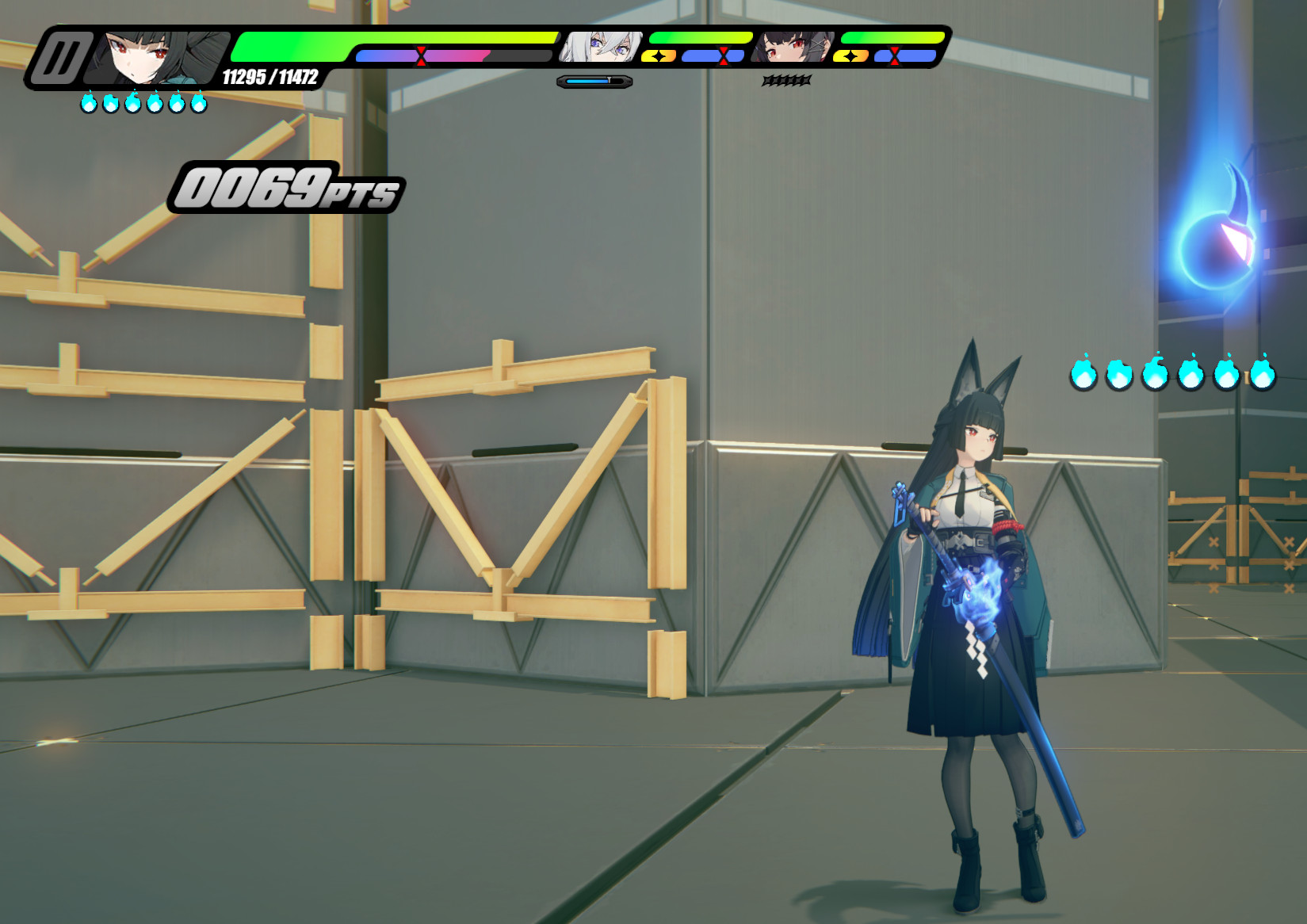Click the 11295 / 11472 health value text

point(269,78)
